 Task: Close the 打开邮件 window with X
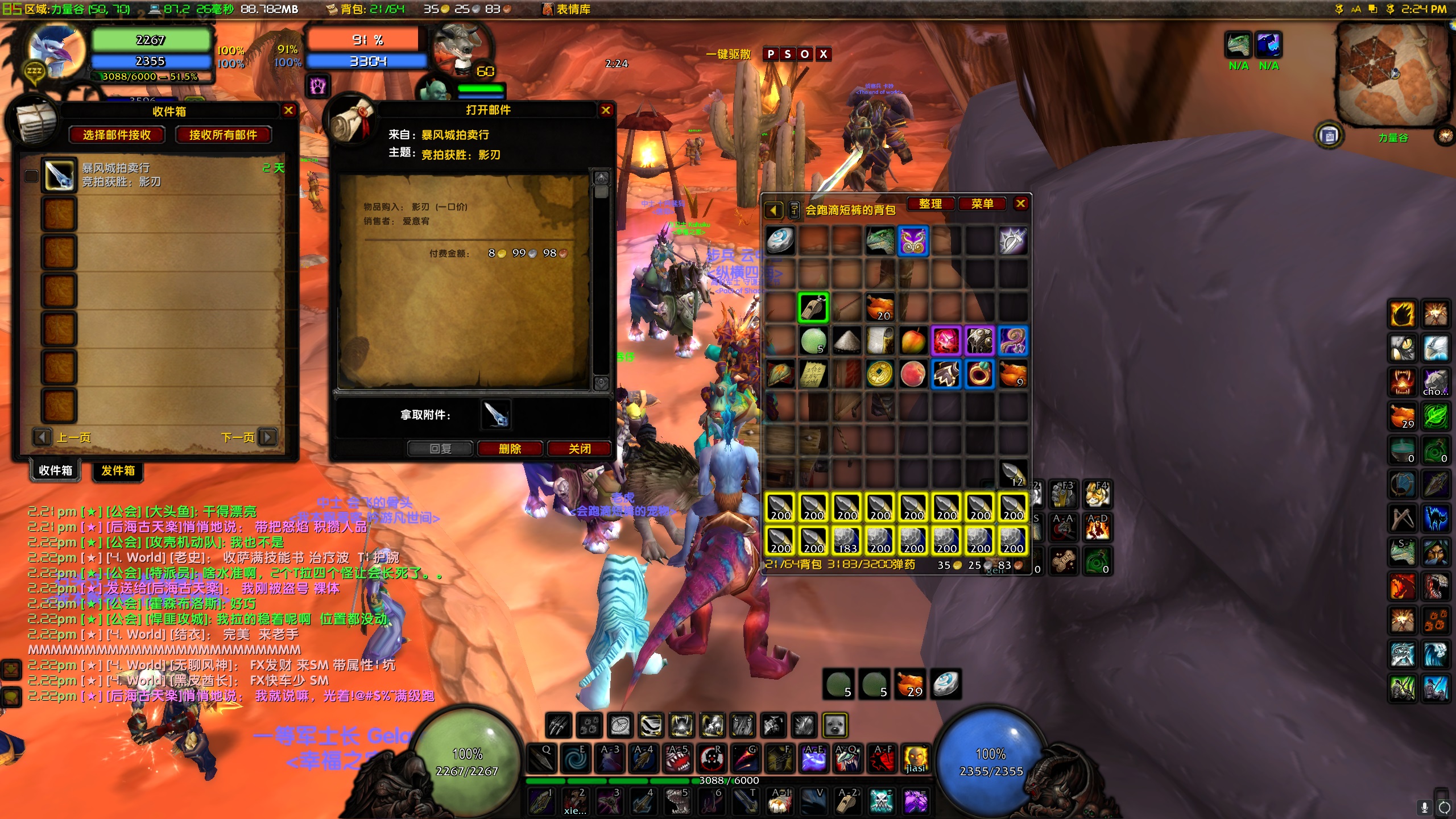click(x=606, y=110)
